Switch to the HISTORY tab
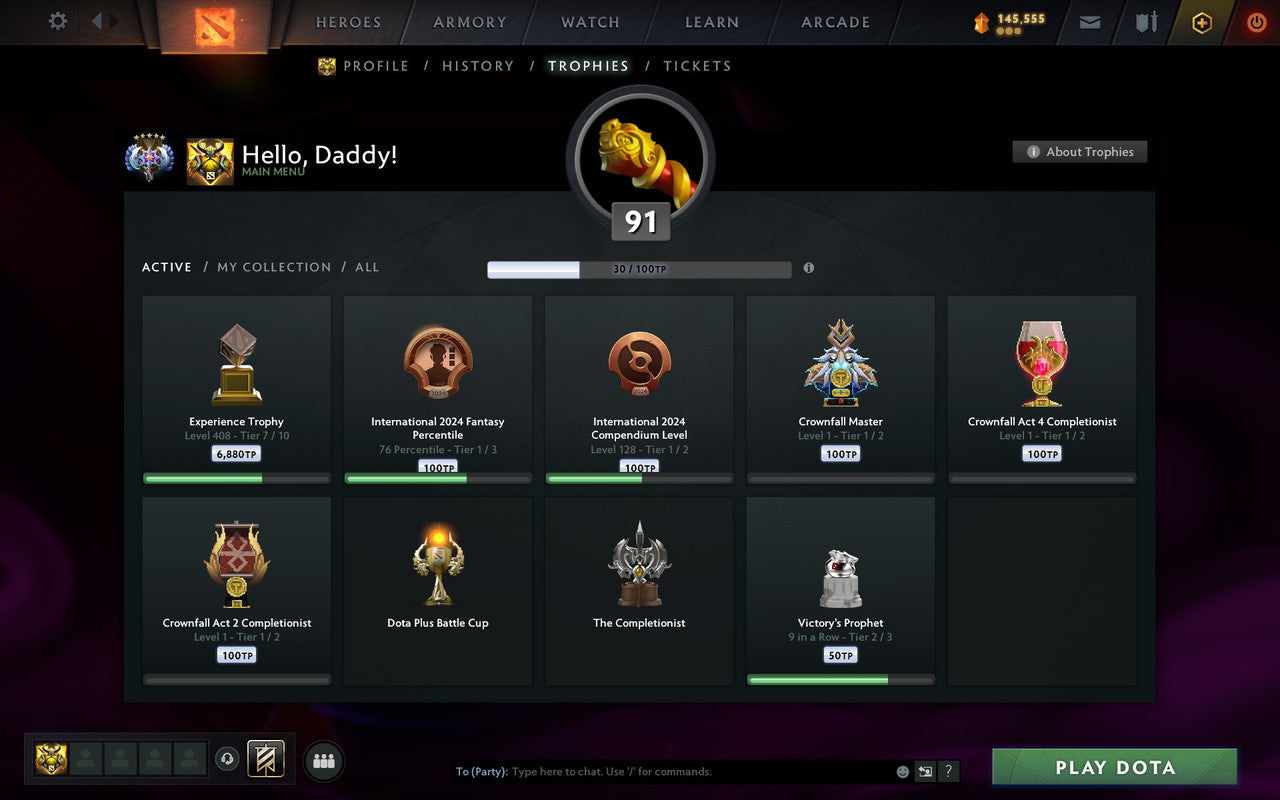This screenshot has height=800, width=1280. pyautogui.click(x=478, y=66)
